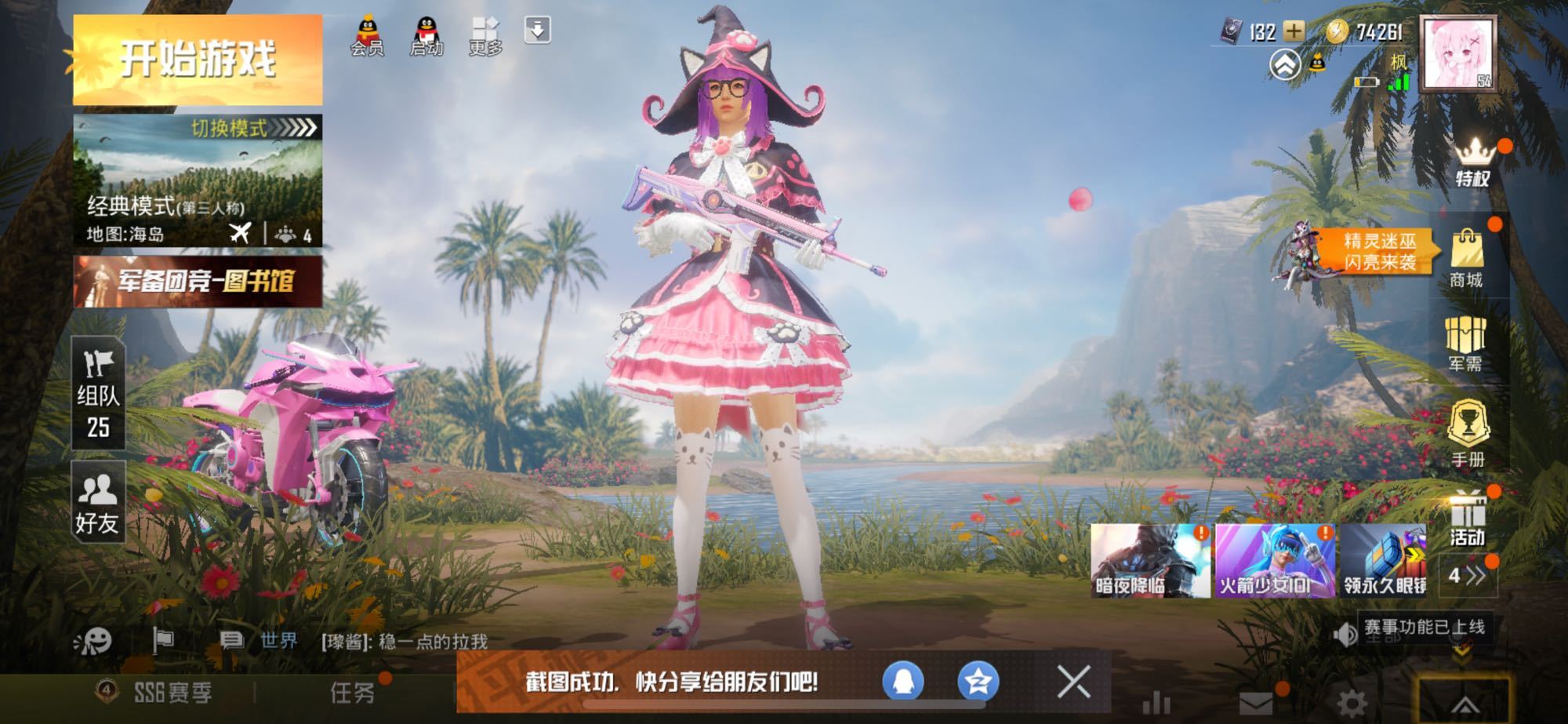
Task: Add currency with the plus button
Action: [x=1294, y=31]
